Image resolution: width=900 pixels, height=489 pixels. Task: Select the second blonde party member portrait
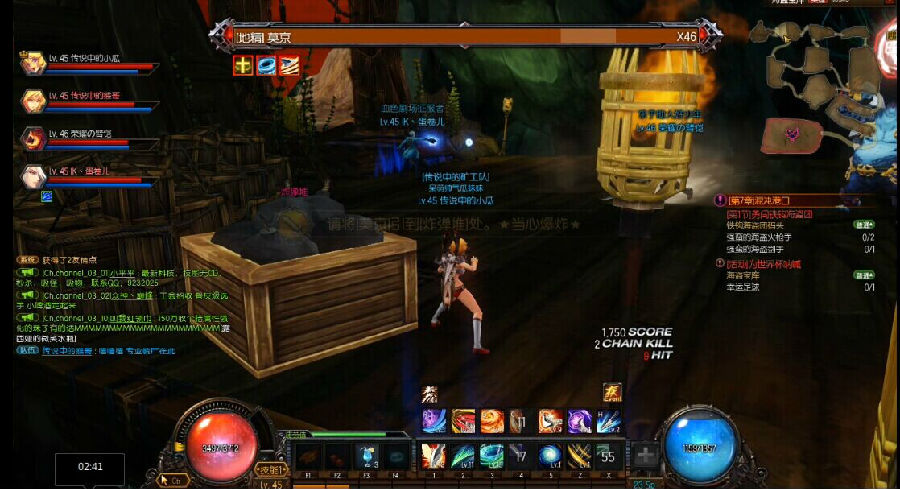click(31, 100)
